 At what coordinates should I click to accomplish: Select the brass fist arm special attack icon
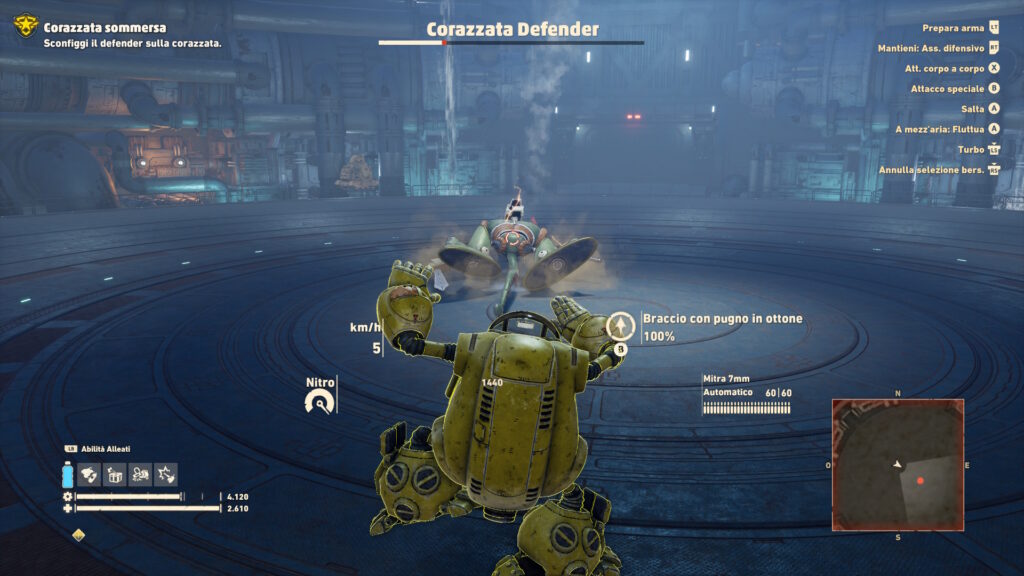click(x=621, y=326)
